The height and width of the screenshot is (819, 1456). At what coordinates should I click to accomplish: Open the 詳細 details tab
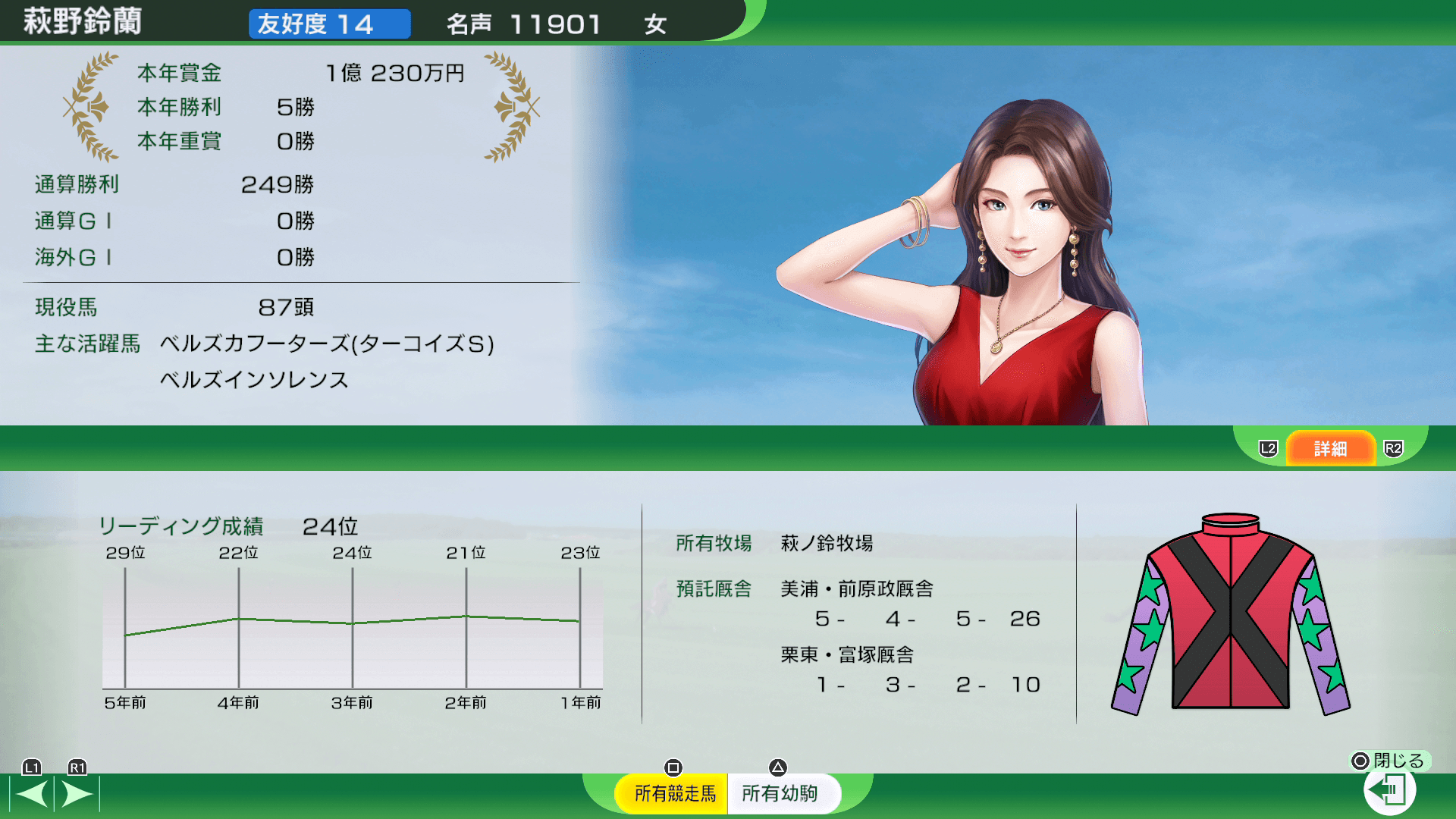click(x=1330, y=448)
